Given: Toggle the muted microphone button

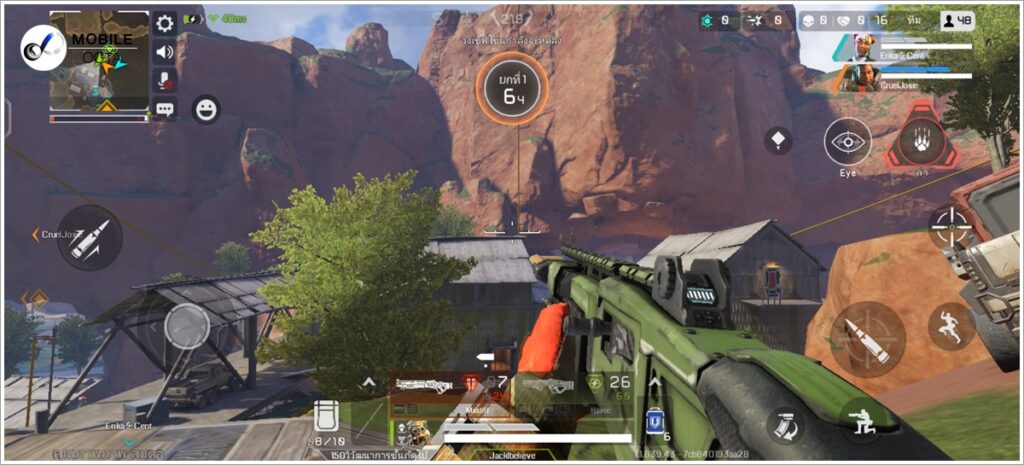Looking at the screenshot, I should [165, 80].
